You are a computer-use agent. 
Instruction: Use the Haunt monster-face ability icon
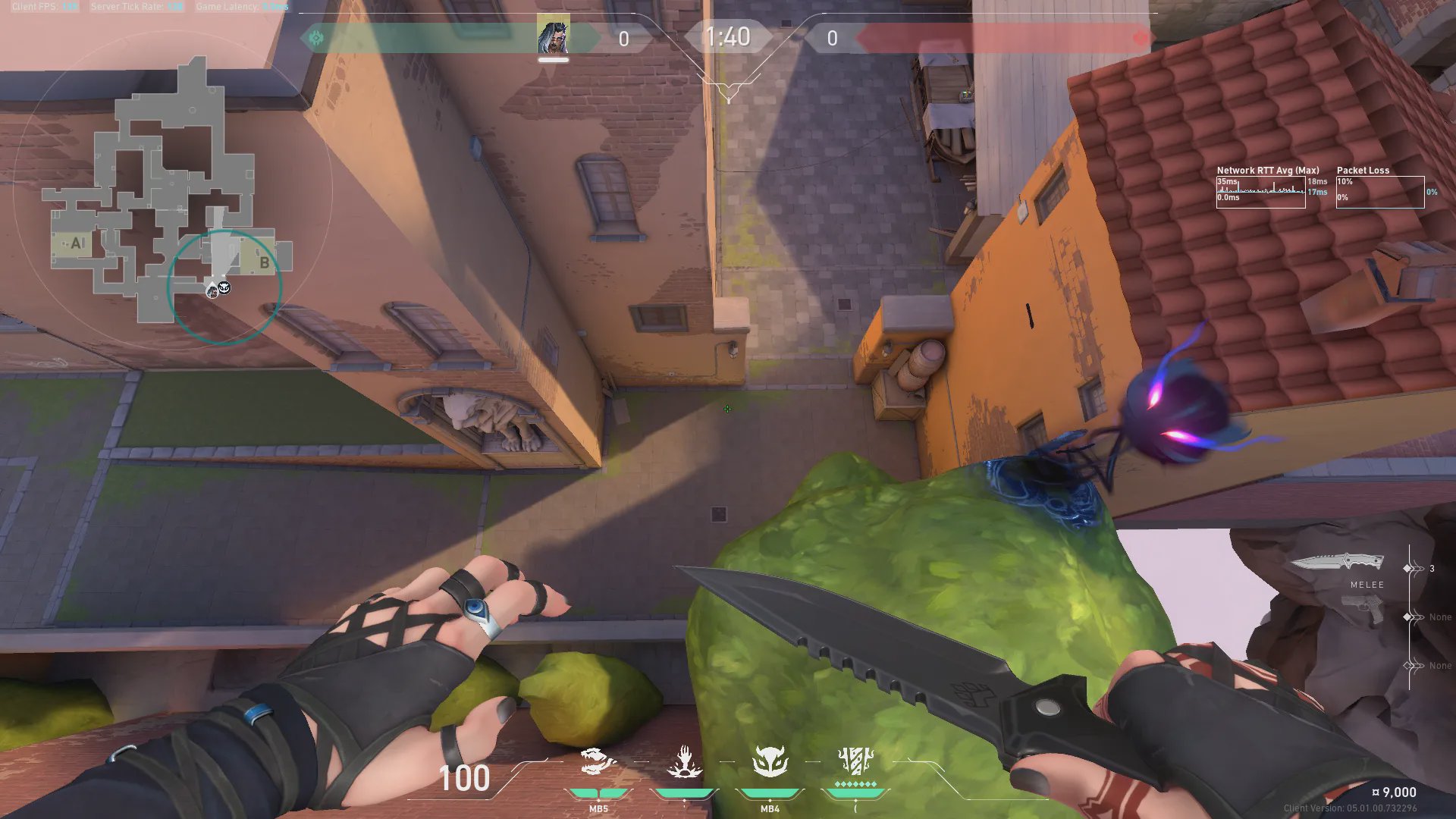[770, 762]
